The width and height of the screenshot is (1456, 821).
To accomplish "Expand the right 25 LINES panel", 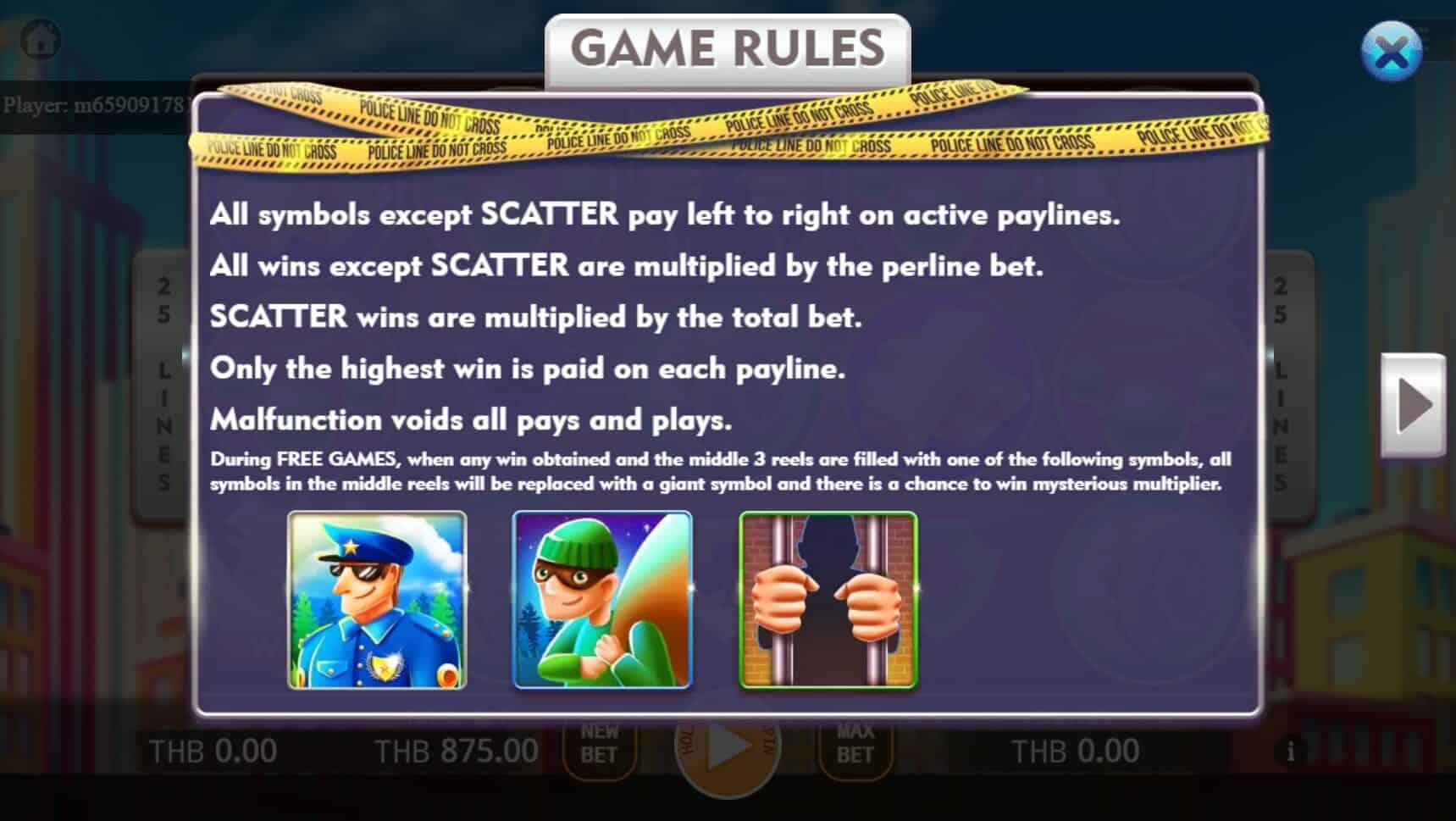I will [1279, 380].
